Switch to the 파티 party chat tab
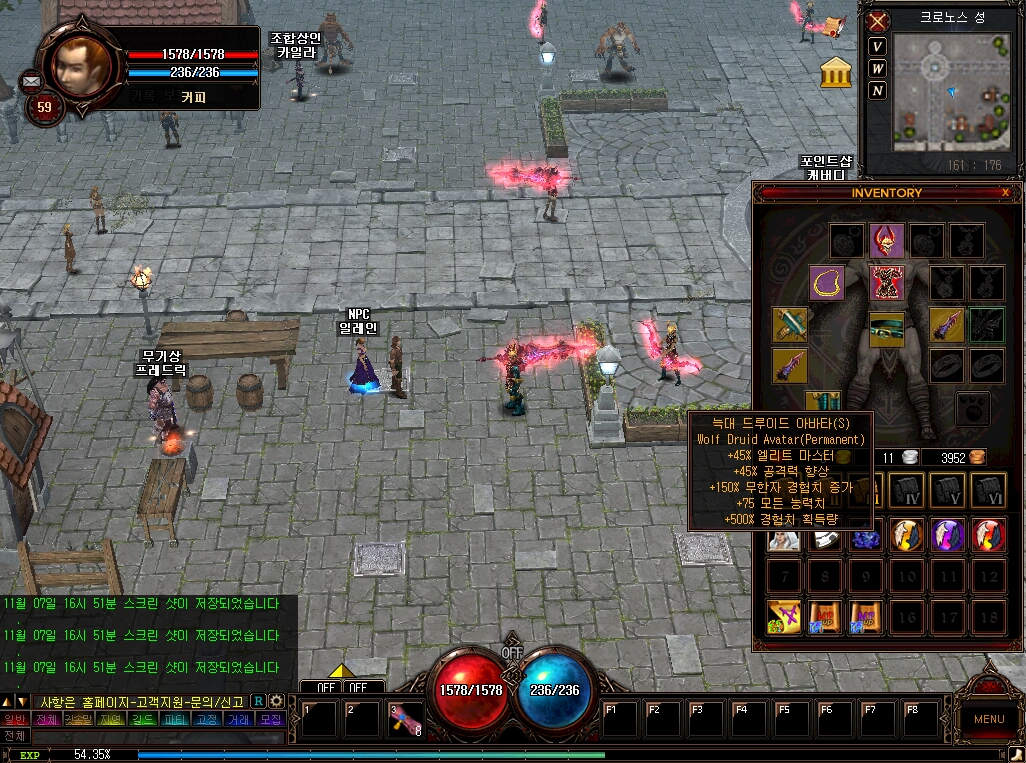1026x763 pixels. click(175, 719)
